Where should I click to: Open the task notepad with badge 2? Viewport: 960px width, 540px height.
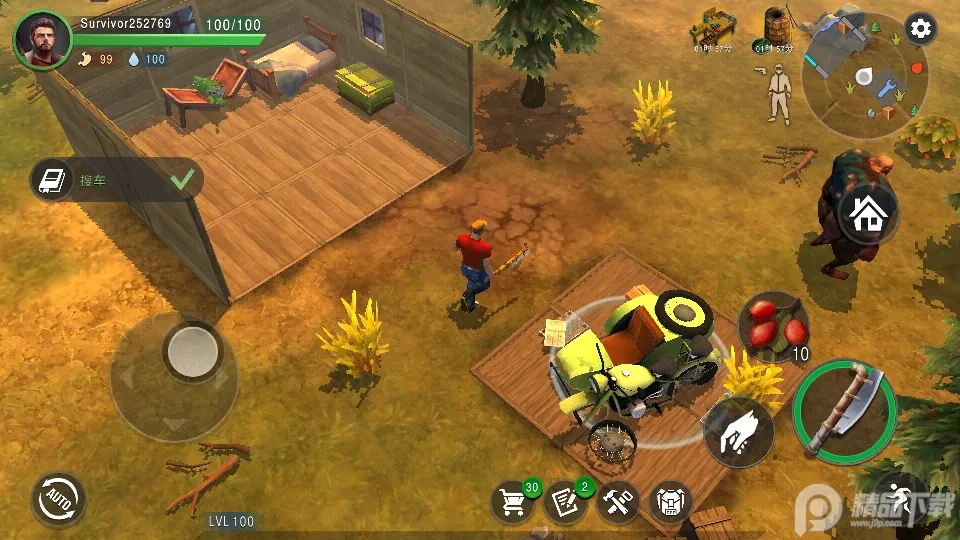point(565,501)
